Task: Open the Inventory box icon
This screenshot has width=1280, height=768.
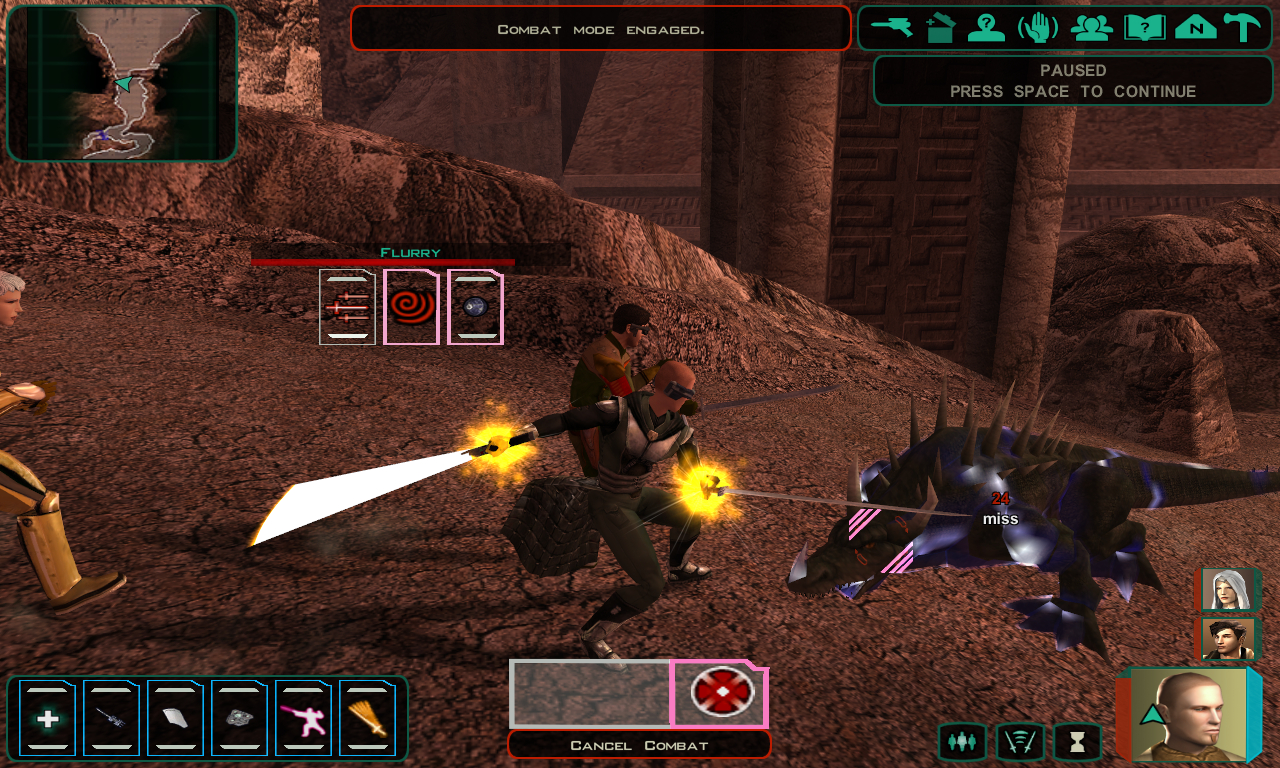Action: pyautogui.click(x=940, y=27)
